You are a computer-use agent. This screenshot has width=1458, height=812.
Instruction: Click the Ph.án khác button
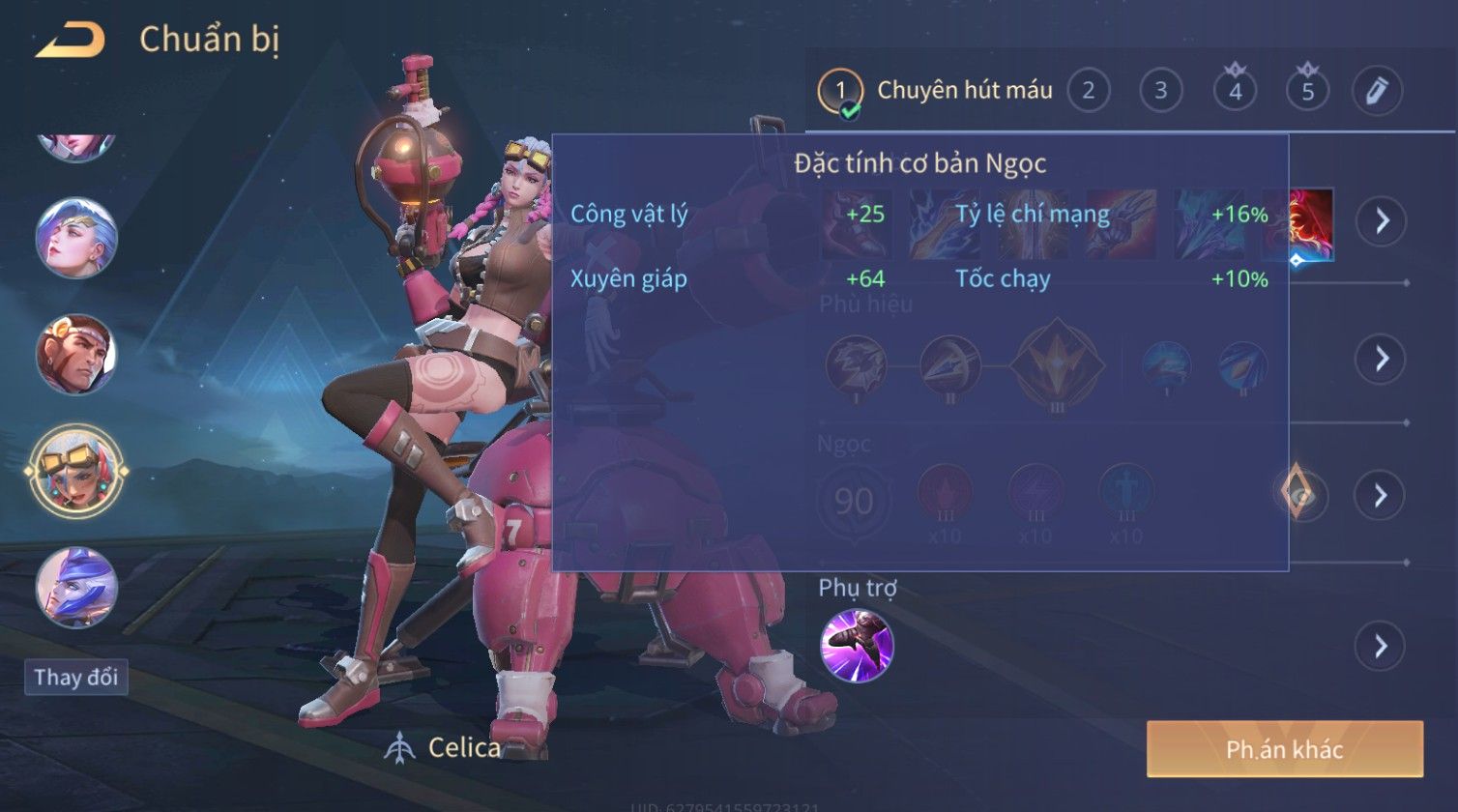pos(1284,749)
